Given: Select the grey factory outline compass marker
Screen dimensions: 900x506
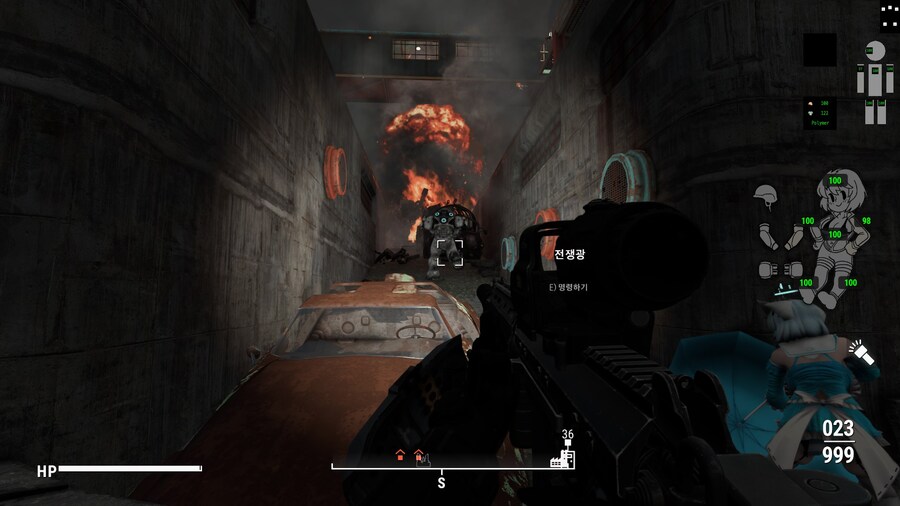Looking at the screenshot, I should pyautogui.click(x=423, y=460).
